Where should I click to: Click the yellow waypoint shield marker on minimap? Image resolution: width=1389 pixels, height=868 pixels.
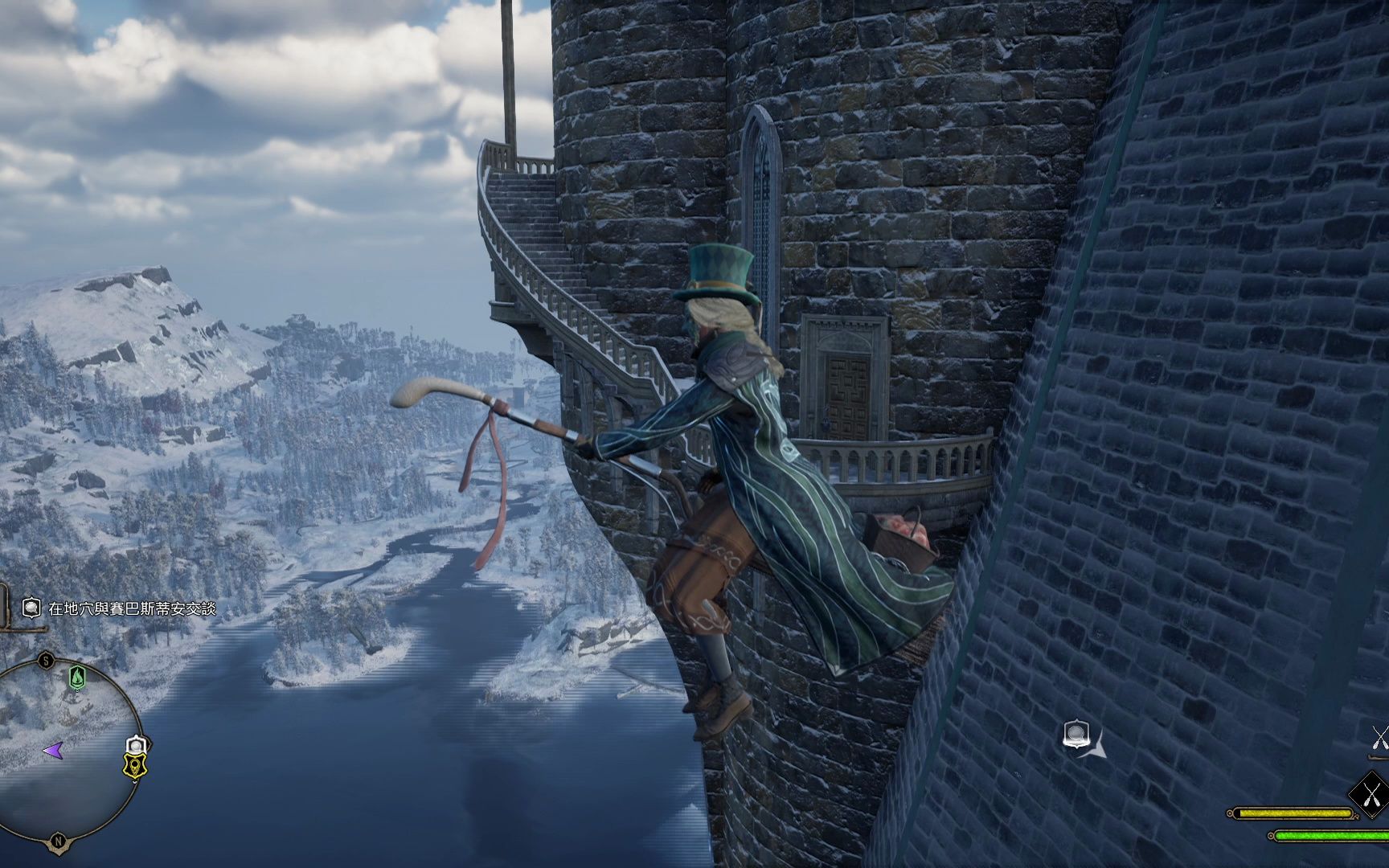[x=134, y=768]
